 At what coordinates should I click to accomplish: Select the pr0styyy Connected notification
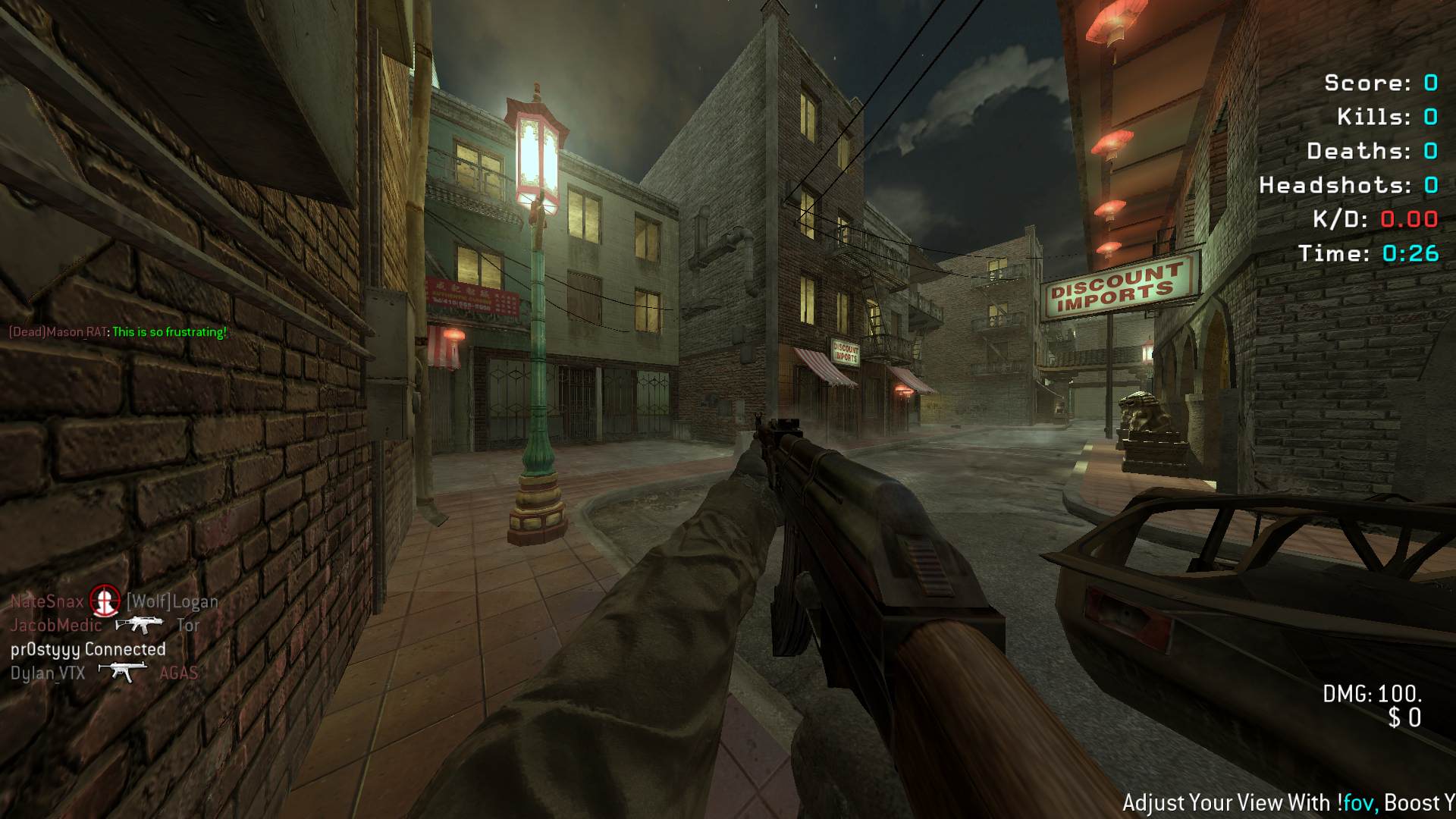click(88, 649)
